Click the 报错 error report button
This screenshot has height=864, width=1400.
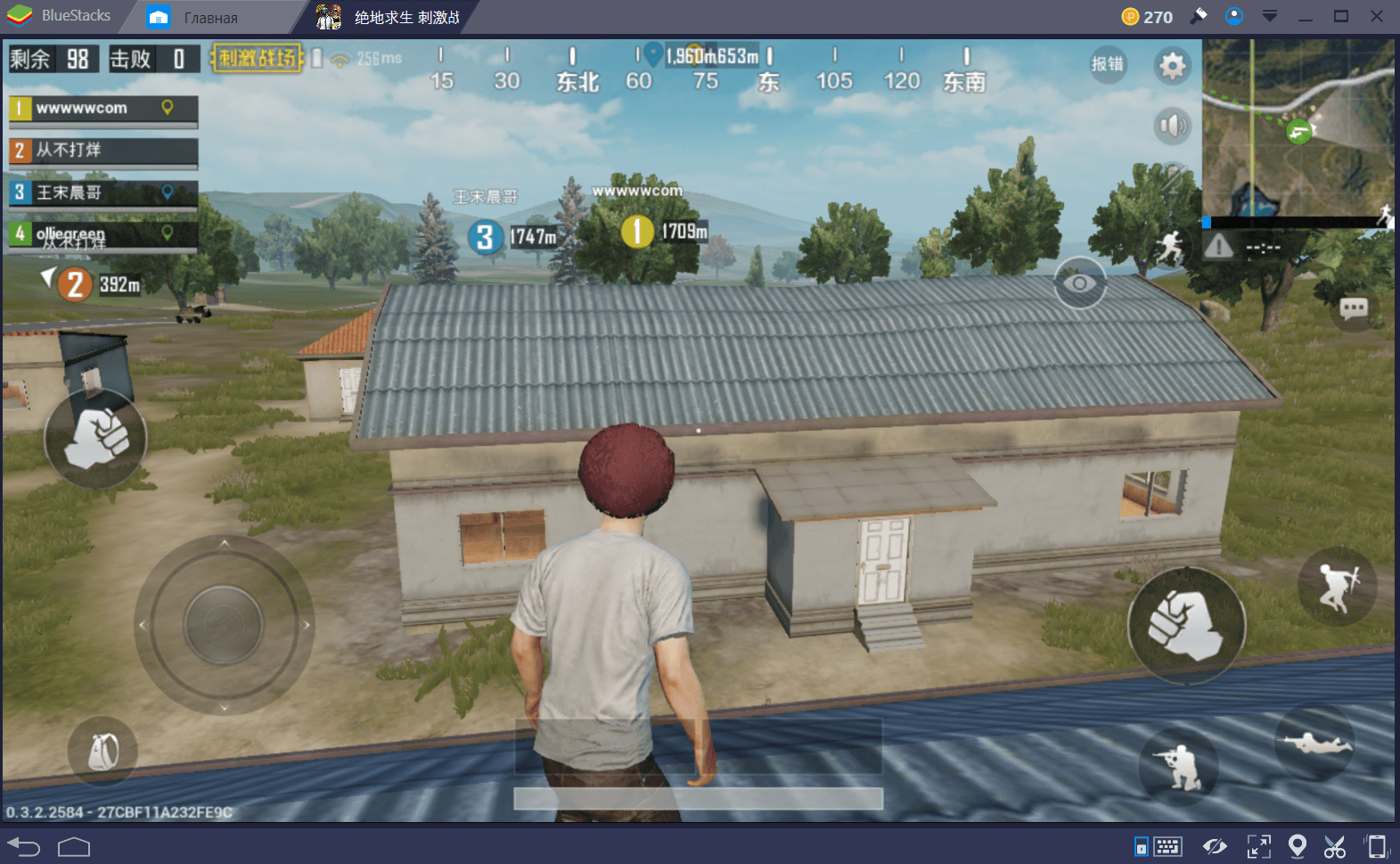1108,65
